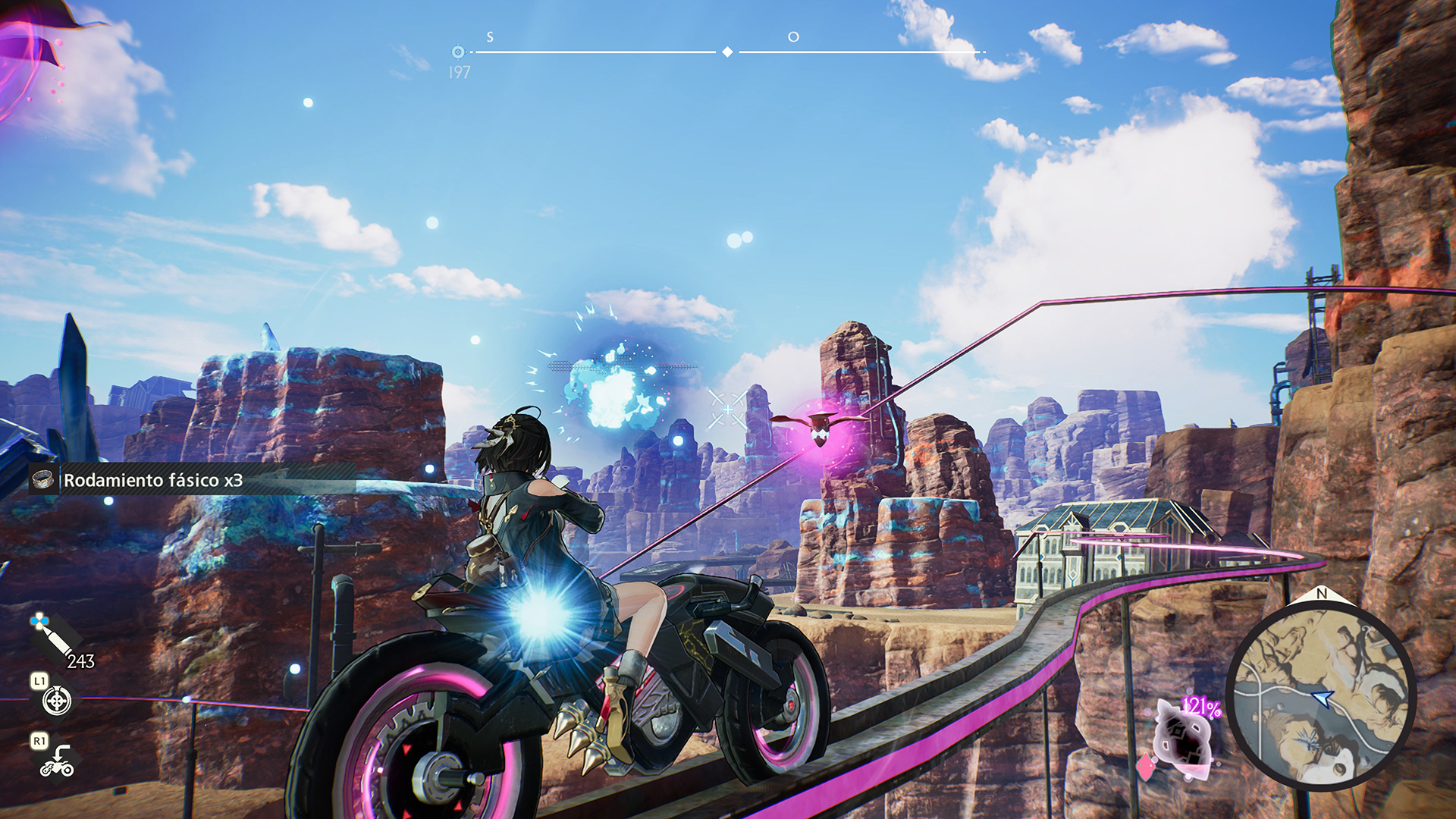Select the blue player arrow on the minimap
The height and width of the screenshot is (819, 1456).
click(x=1323, y=697)
